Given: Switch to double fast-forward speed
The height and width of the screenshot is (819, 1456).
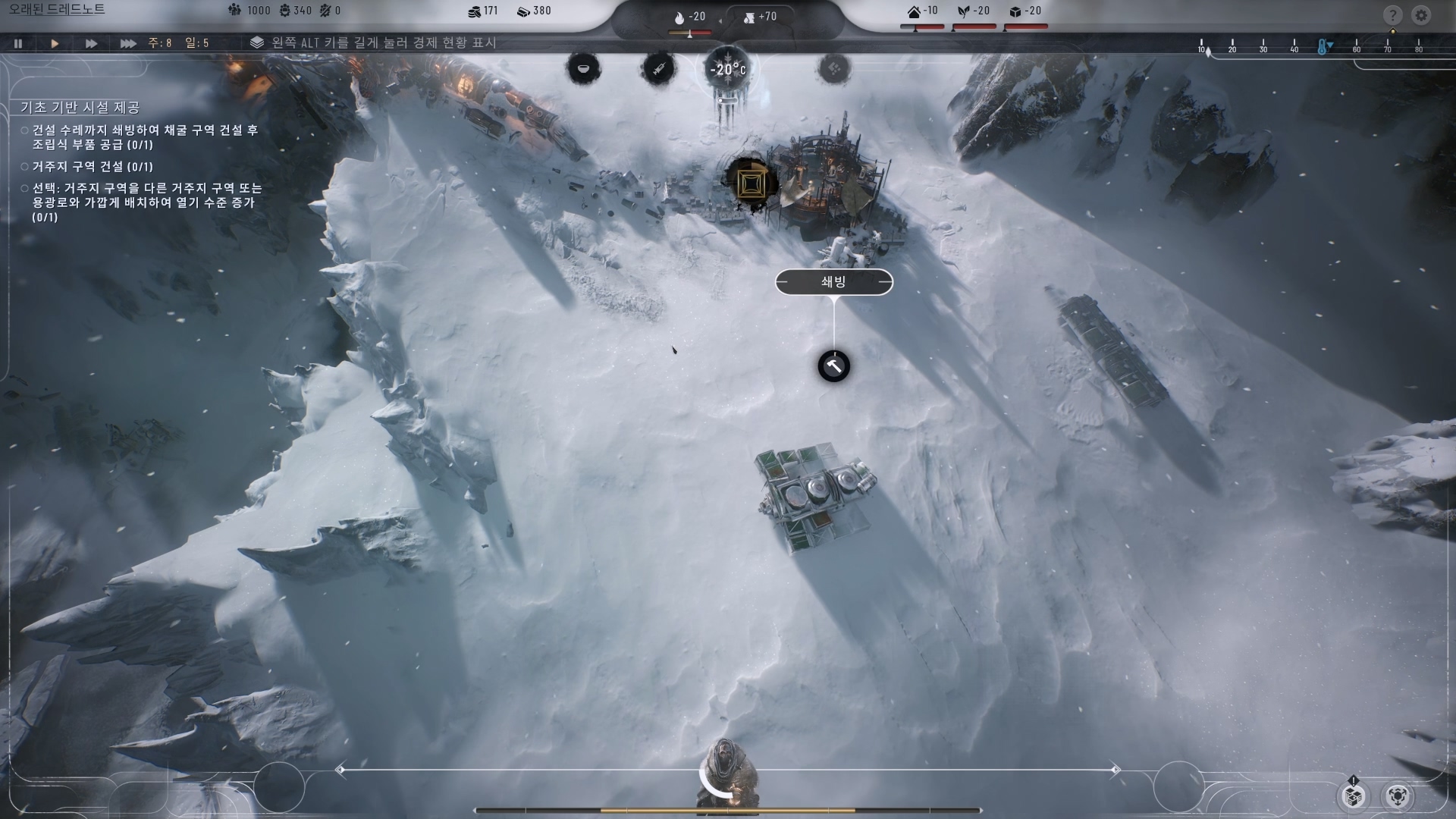Looking at the screenshot, I should coord(91,43).
